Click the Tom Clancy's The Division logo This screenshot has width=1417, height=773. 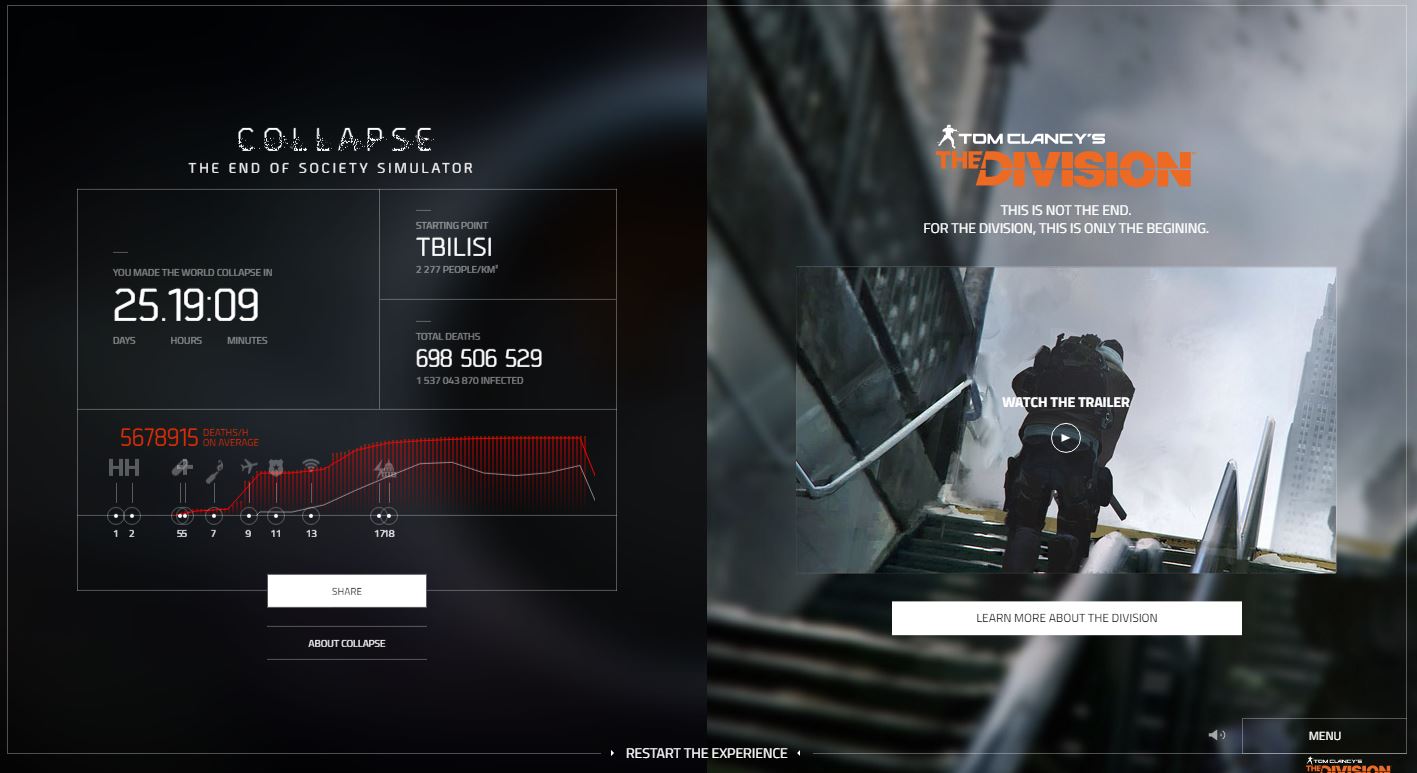(1065, 156)
